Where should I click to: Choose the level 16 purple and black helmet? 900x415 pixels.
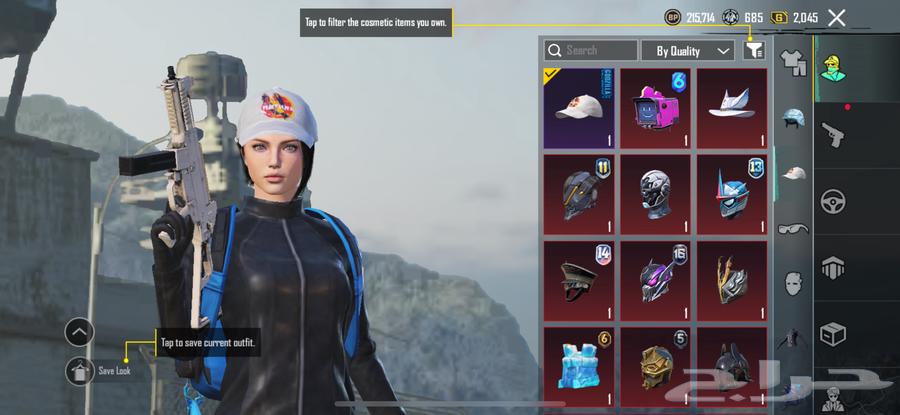click(x=657, y=280)
